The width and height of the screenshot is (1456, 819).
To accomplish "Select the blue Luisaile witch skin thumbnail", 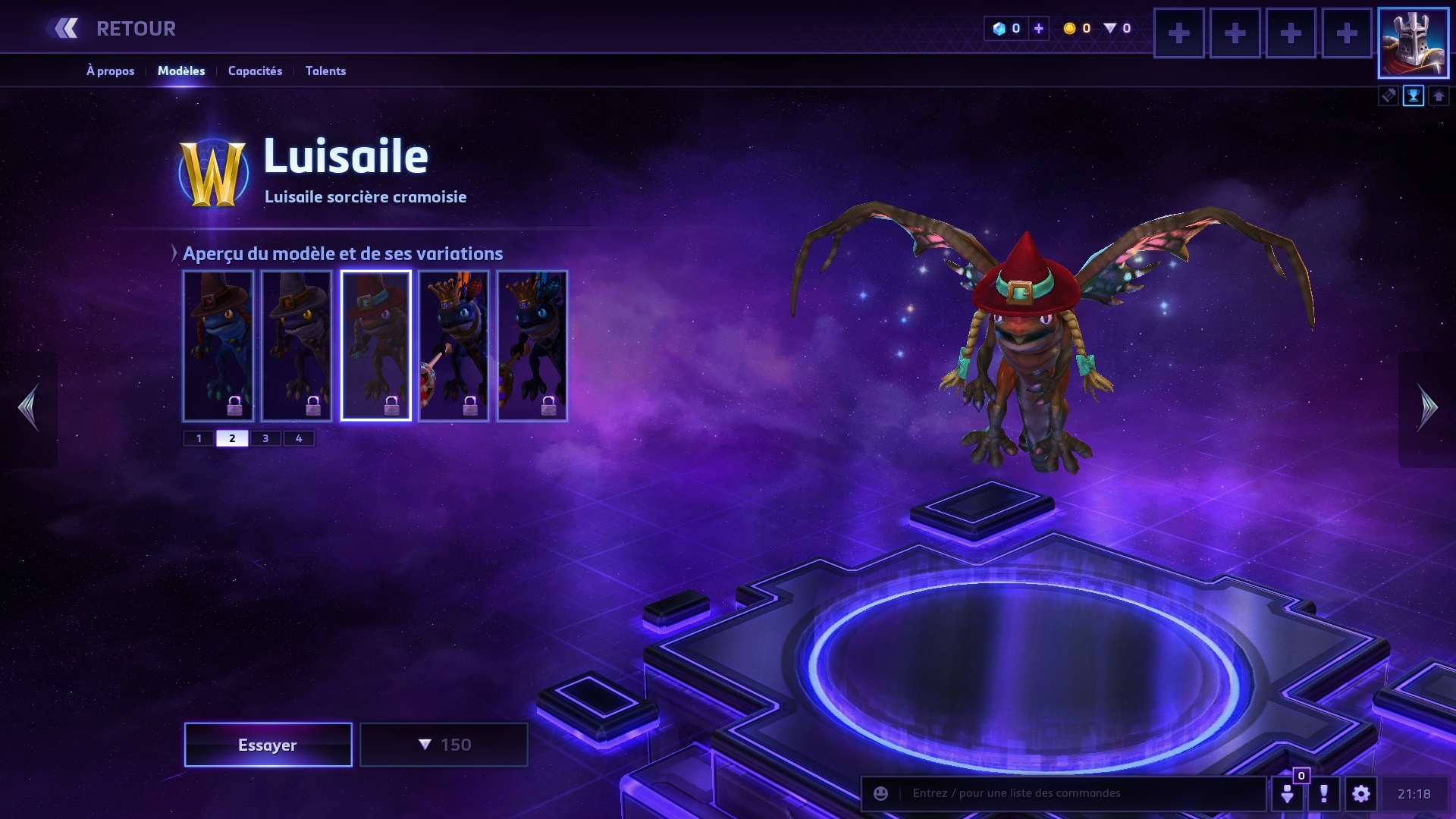I will [x=218, y=345].
